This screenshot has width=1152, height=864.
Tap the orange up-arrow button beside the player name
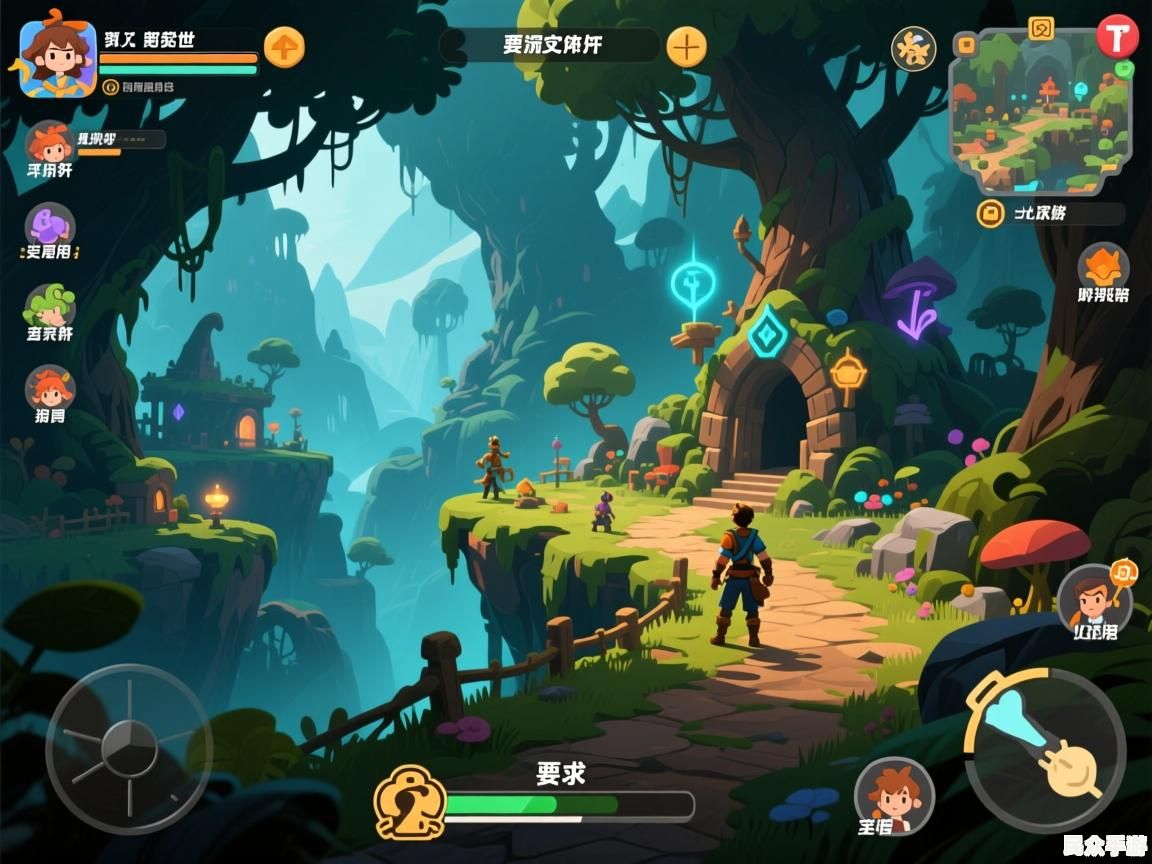(285, 47)
